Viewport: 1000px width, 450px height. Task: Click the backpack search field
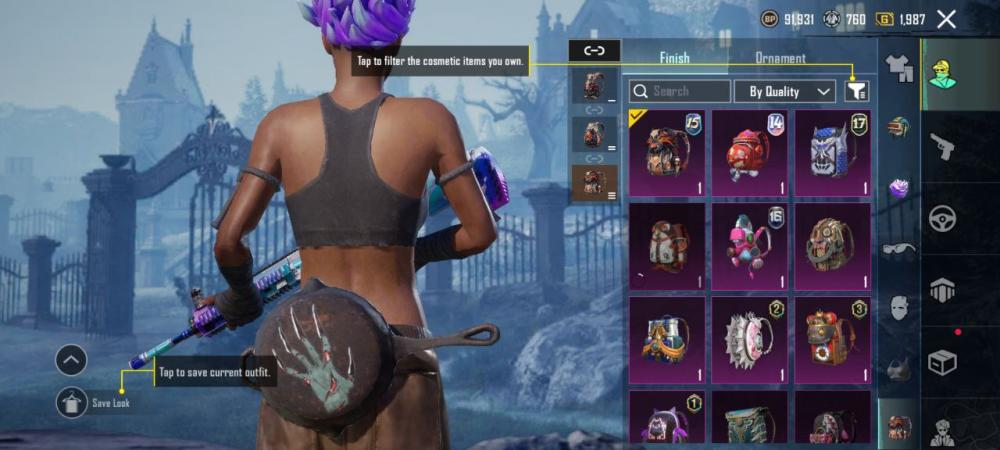coord(679,91)
